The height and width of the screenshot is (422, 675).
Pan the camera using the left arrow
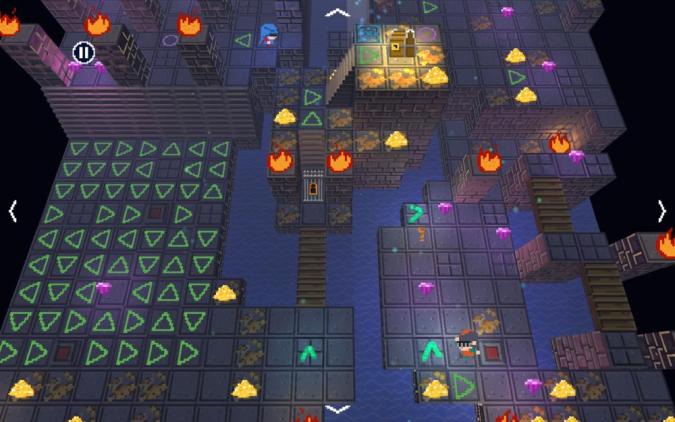13,211
